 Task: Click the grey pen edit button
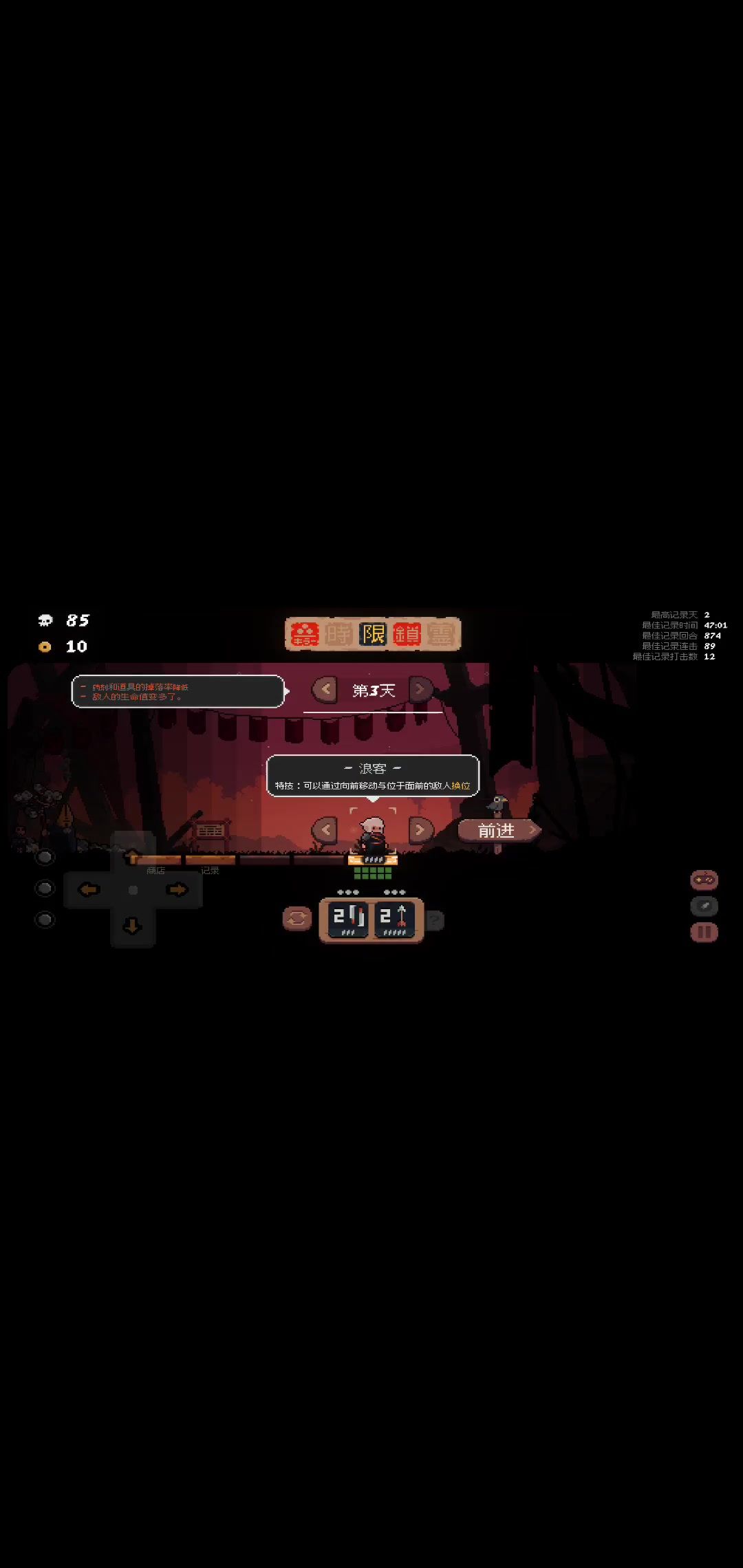pos(704,906)
